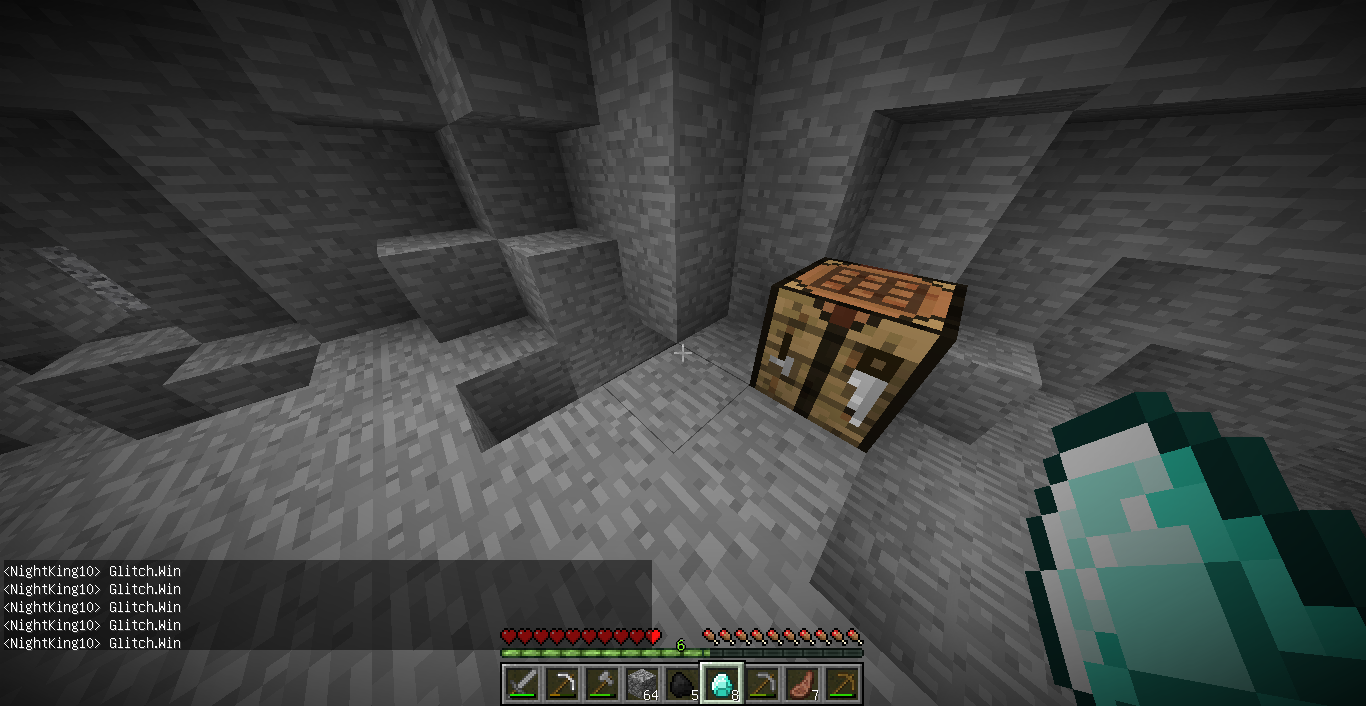Select the porkchop stack of 7
The width and height of the screenshot is (1366, 706).
[802, 684]
